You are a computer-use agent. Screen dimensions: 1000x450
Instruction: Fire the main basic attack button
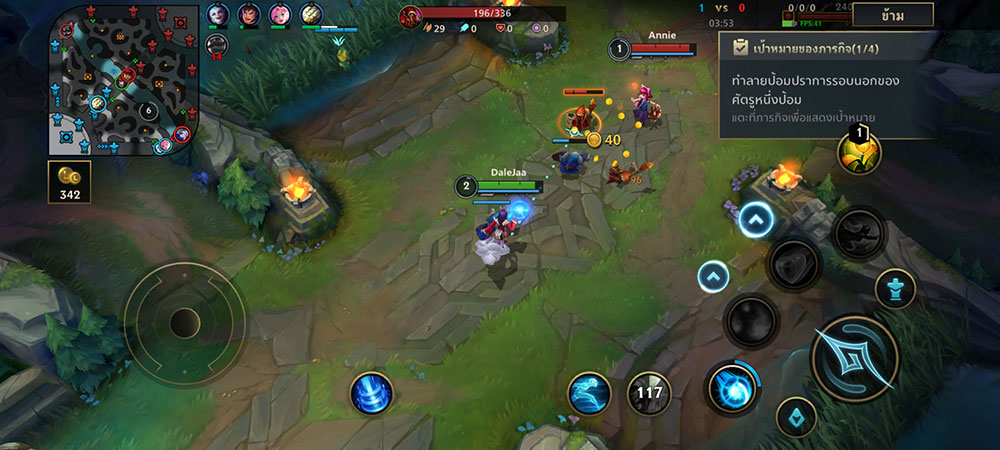(854, 357)
